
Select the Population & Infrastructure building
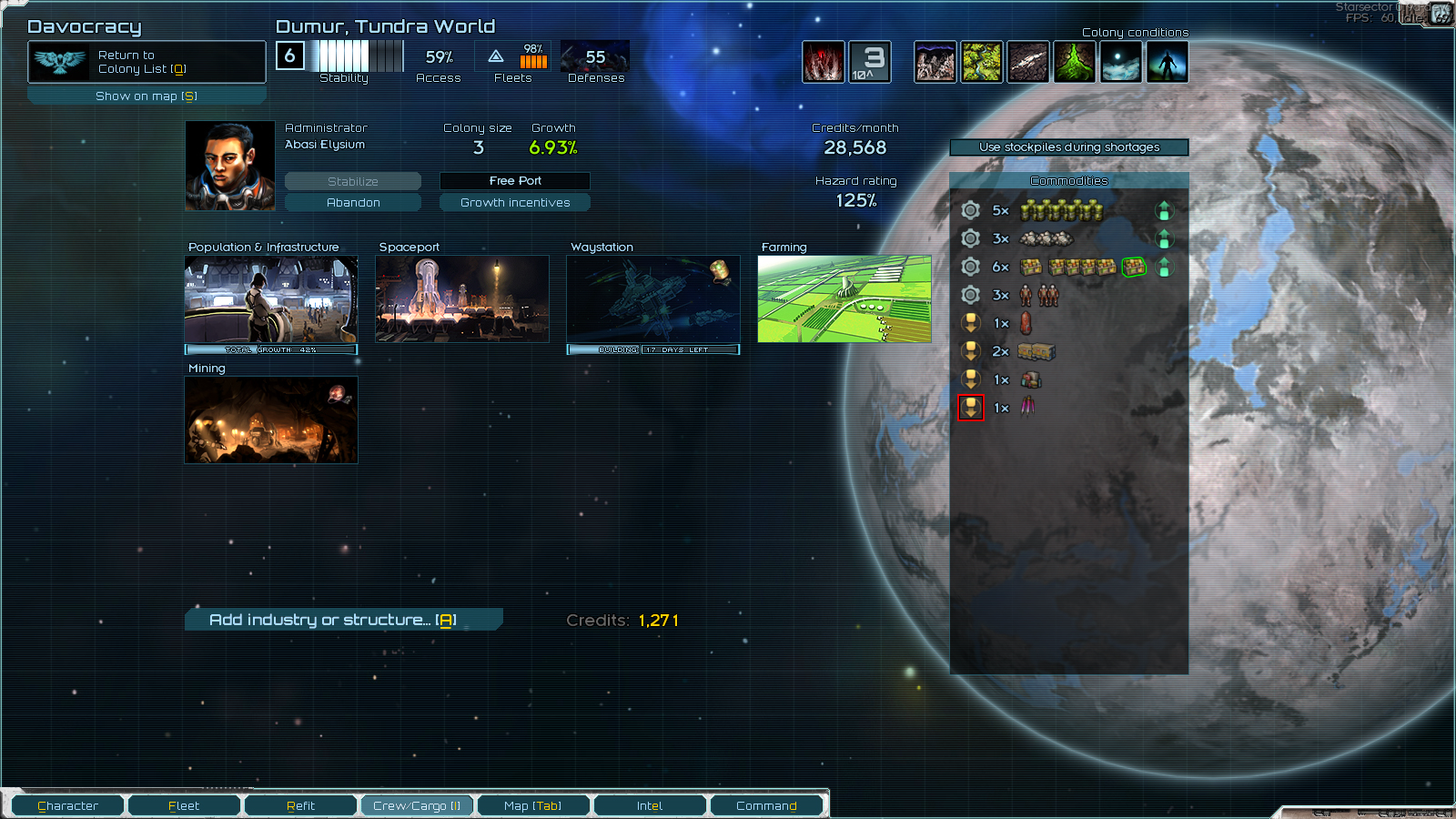[271, 299]
